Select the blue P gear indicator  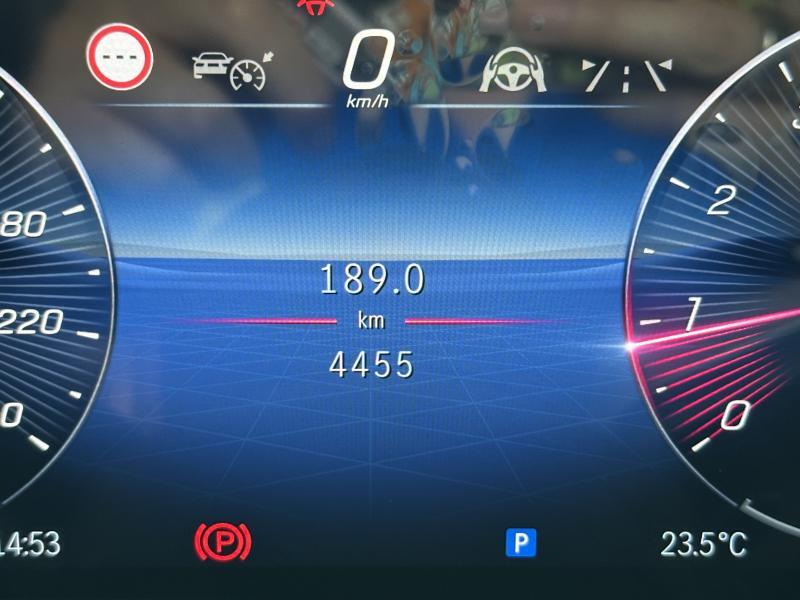tap(520, 543)
